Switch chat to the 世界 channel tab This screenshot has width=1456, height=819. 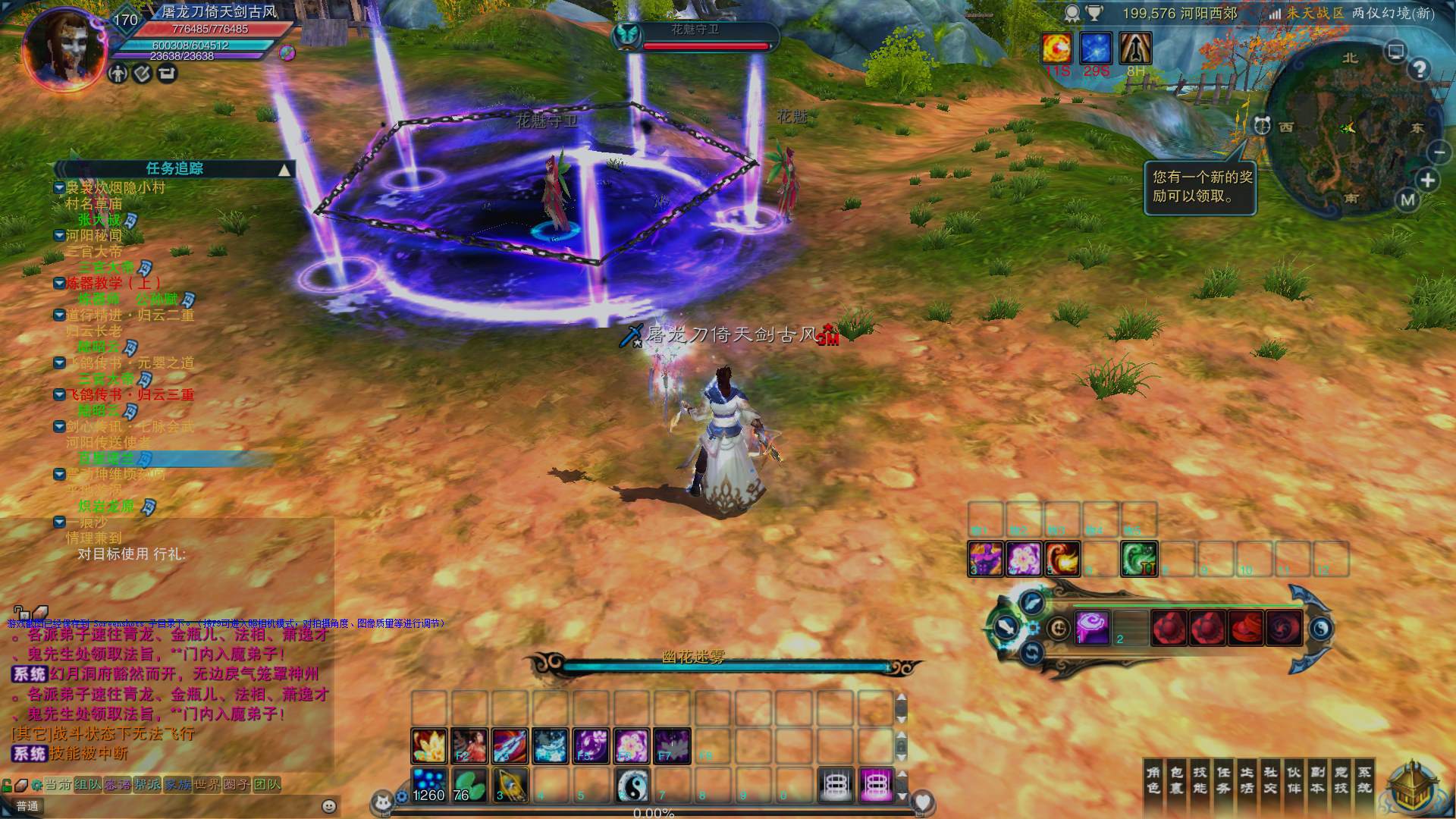207,784
